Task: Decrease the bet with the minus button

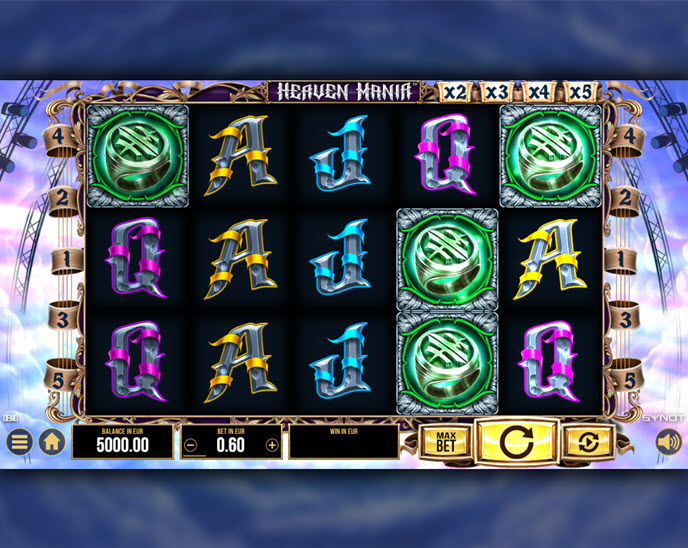Action: 191,445
